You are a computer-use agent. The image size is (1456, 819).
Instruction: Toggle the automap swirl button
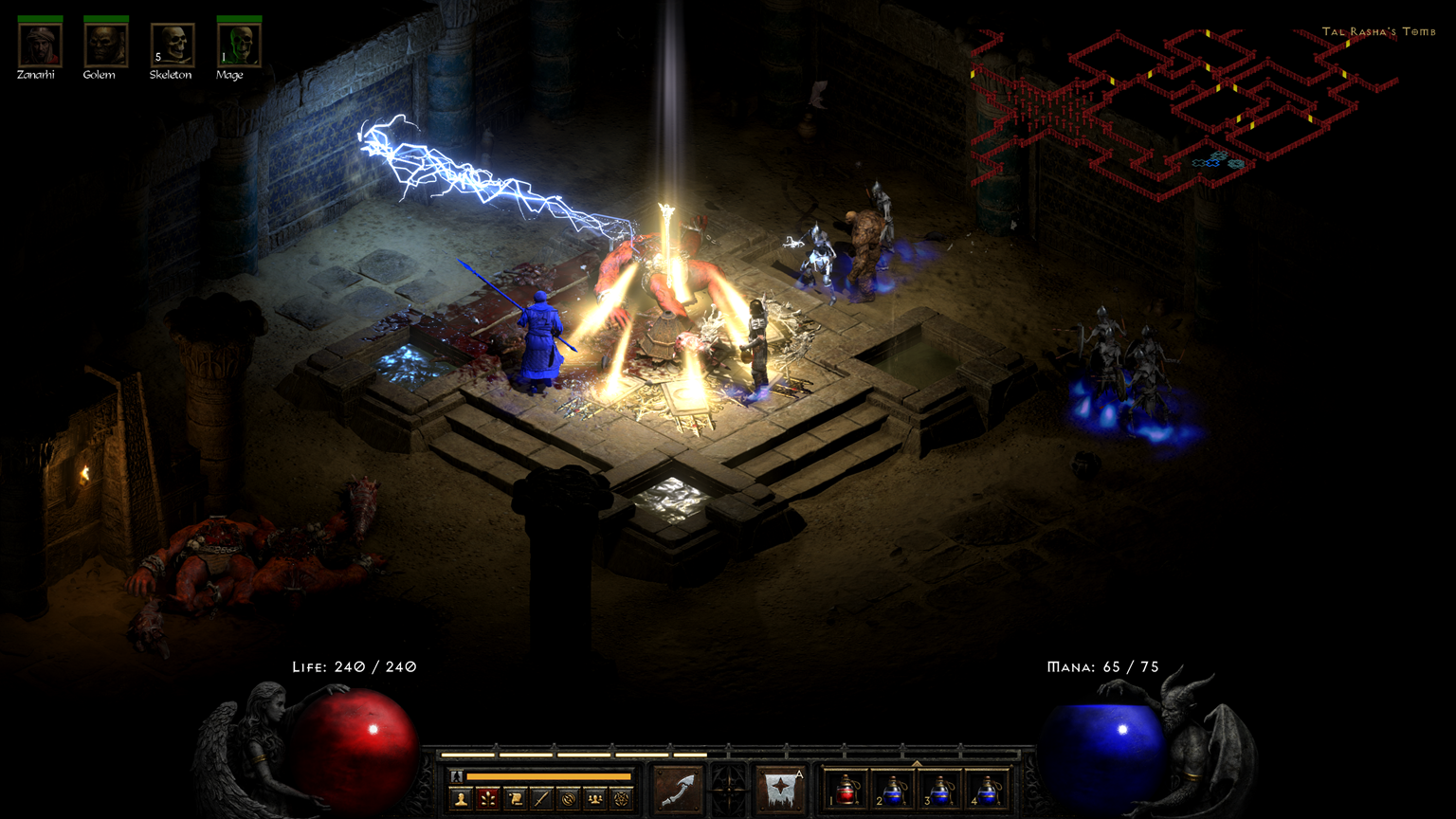(568, 798)
